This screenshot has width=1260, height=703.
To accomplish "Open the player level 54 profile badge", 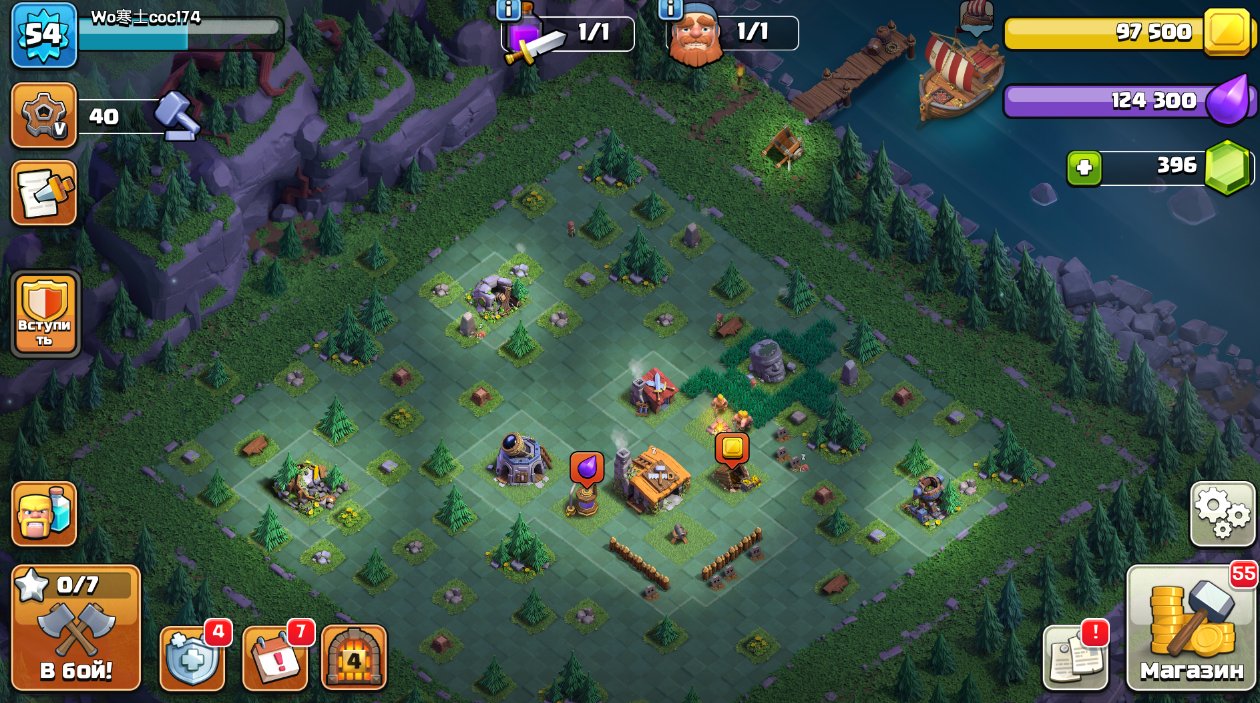I will (x=44, y=35).
